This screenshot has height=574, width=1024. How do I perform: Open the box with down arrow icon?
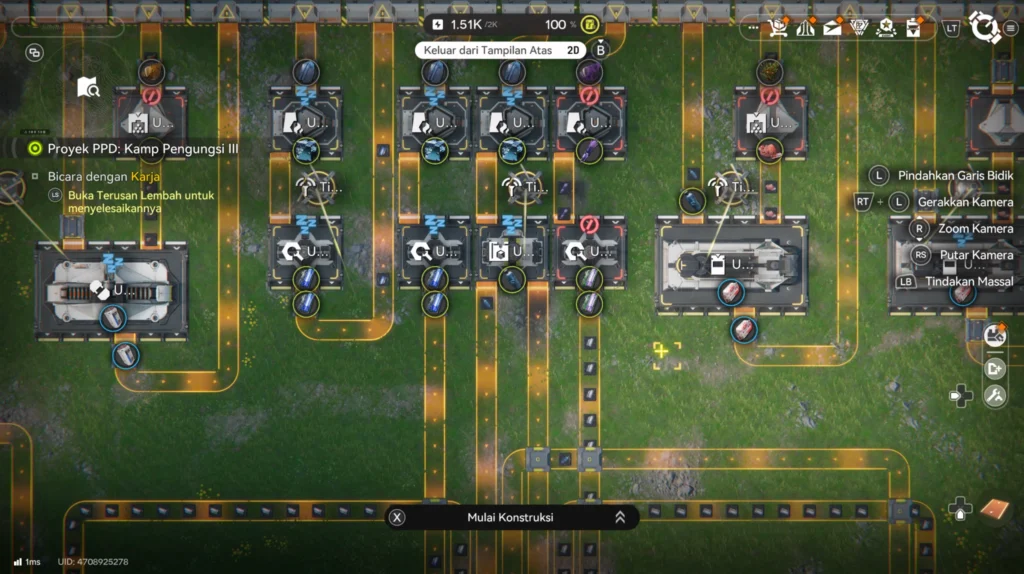coord(912,27)
